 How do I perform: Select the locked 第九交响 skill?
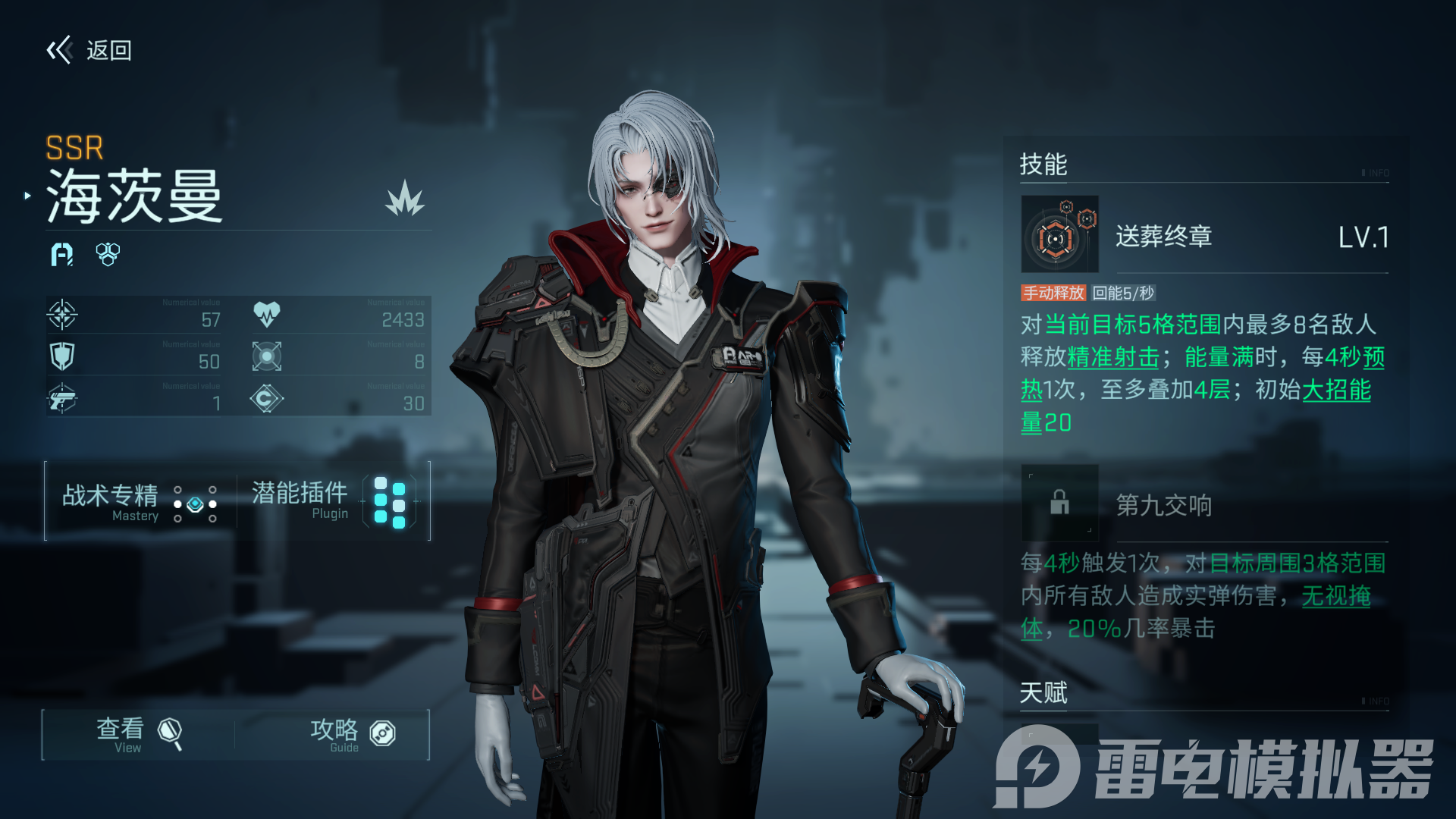[1059, 502]
